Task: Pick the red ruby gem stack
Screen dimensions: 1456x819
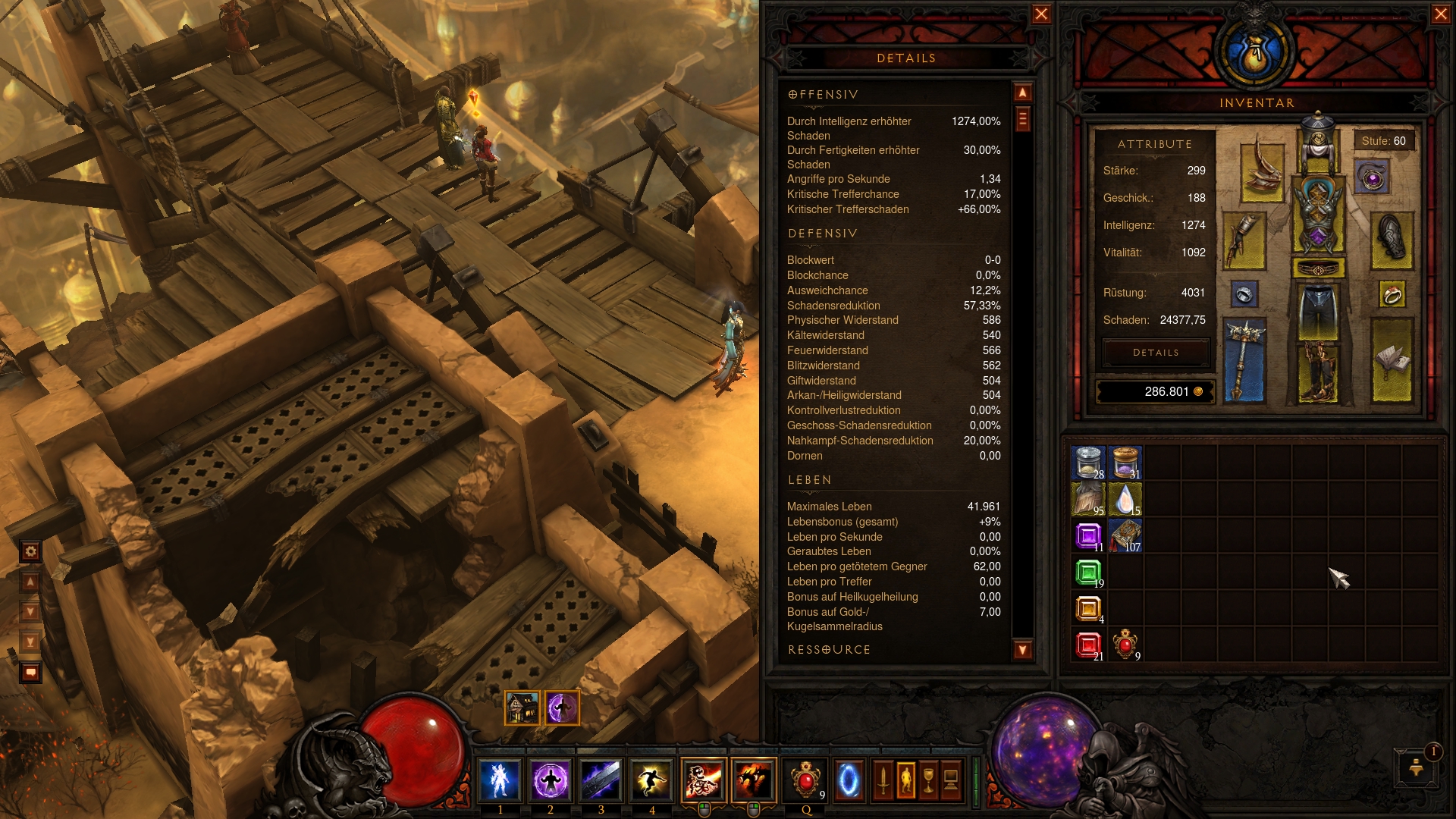Action: [1088, 645]
